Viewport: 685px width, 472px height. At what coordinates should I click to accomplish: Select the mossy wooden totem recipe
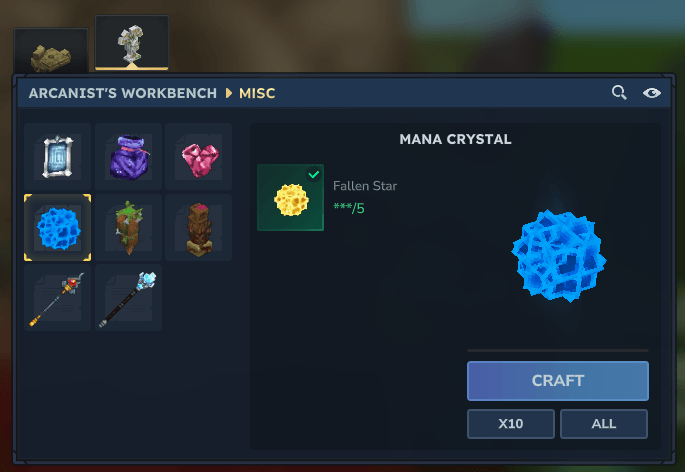click(x=128, y=227)
